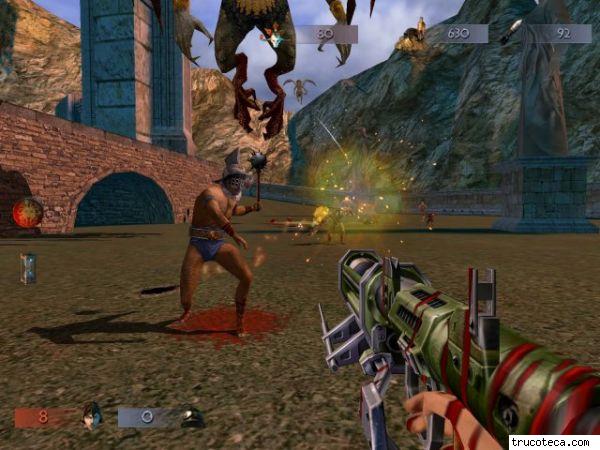
Task: Click the colorful icon beside the 80 counter
Action: tap(272, 36)
